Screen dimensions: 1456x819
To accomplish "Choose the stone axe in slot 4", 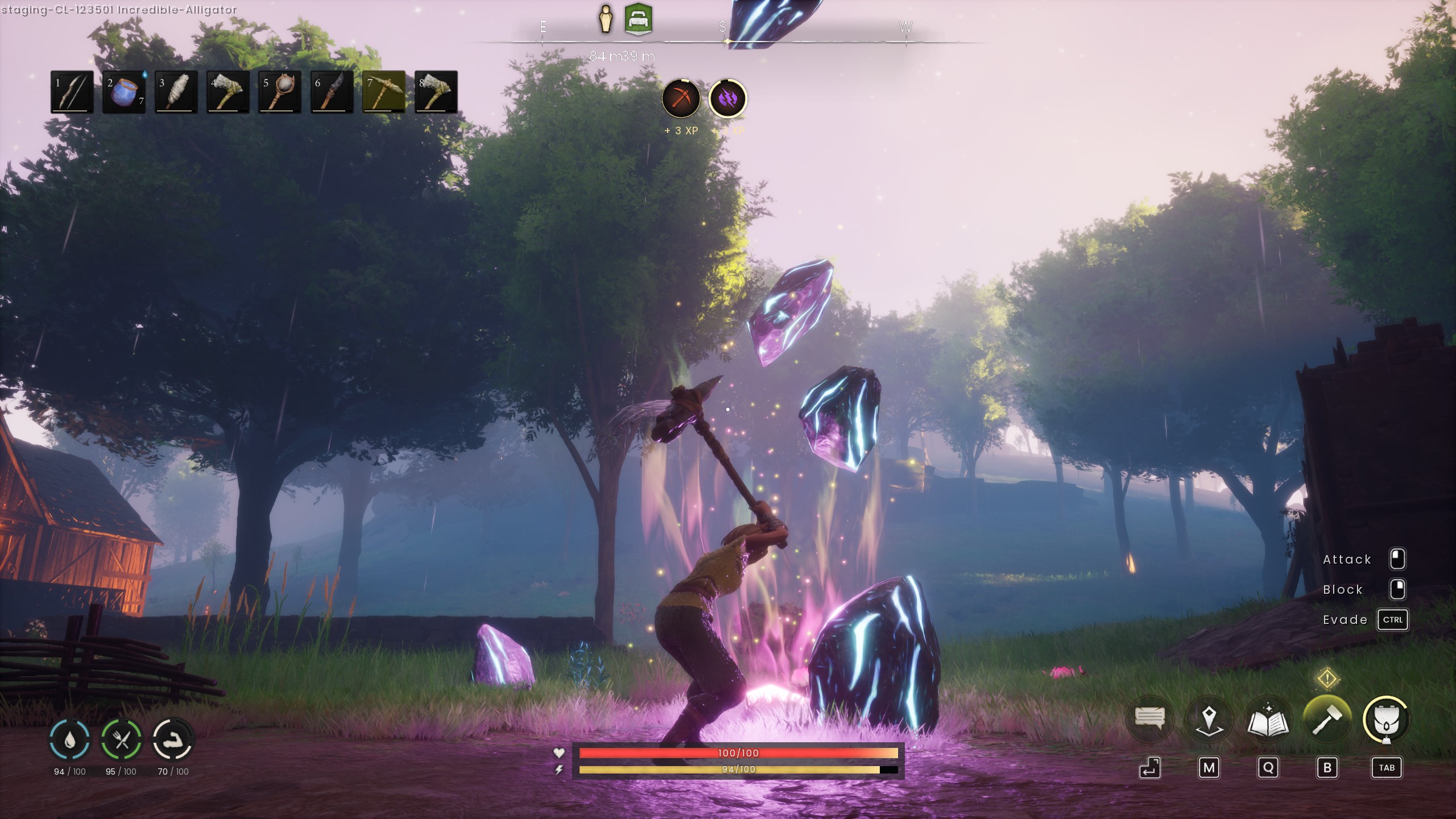I will (x=227, y=92).
